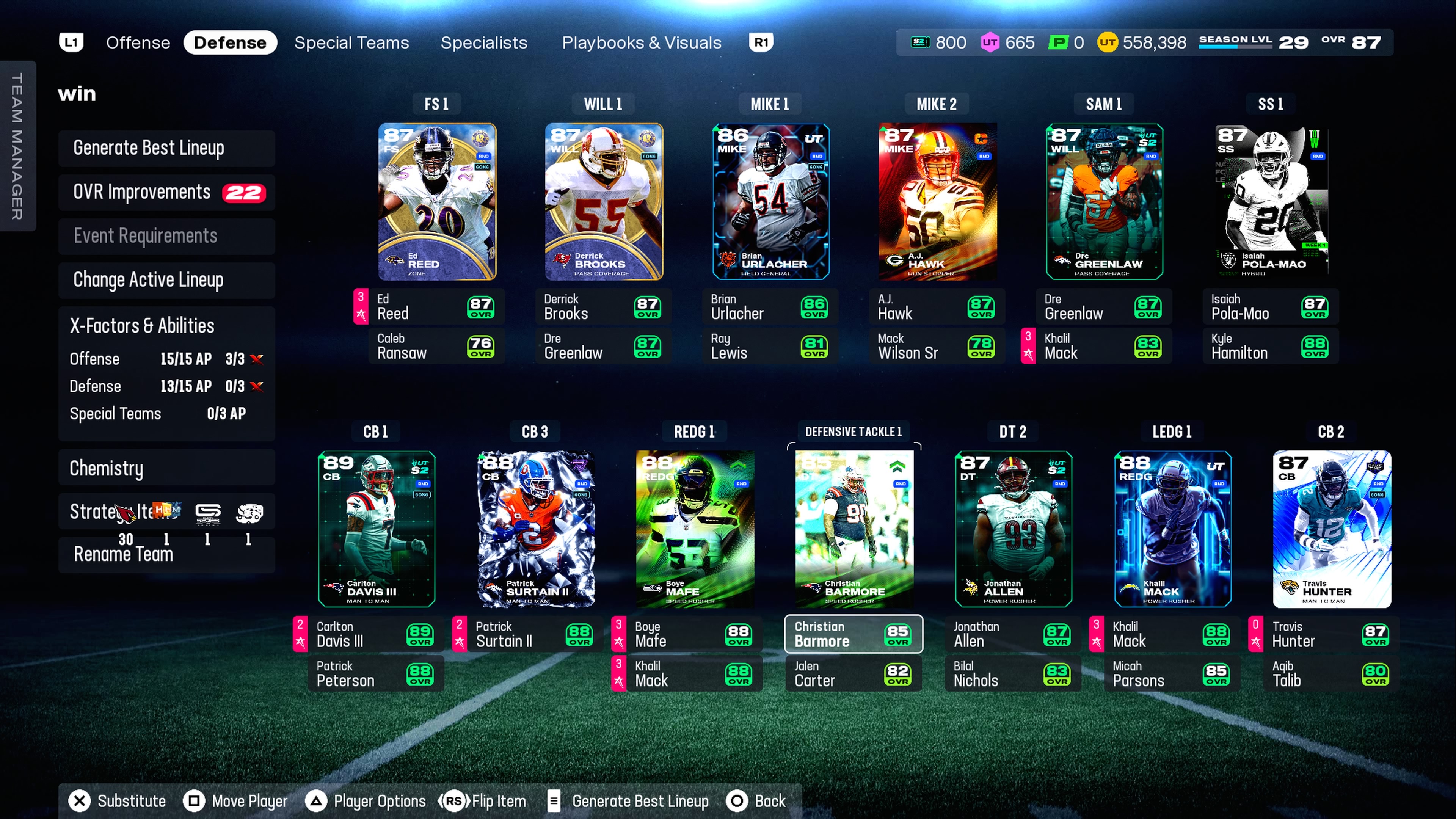Go to Playbooks & Visuals tab
The height and width of the screenshot is (819, 1456).
click(641, 43)
